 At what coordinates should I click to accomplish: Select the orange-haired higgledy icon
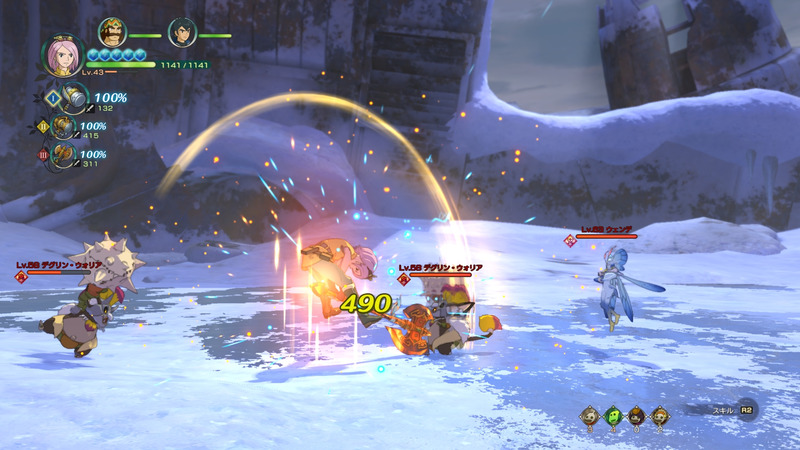click(x=660, y=415)
